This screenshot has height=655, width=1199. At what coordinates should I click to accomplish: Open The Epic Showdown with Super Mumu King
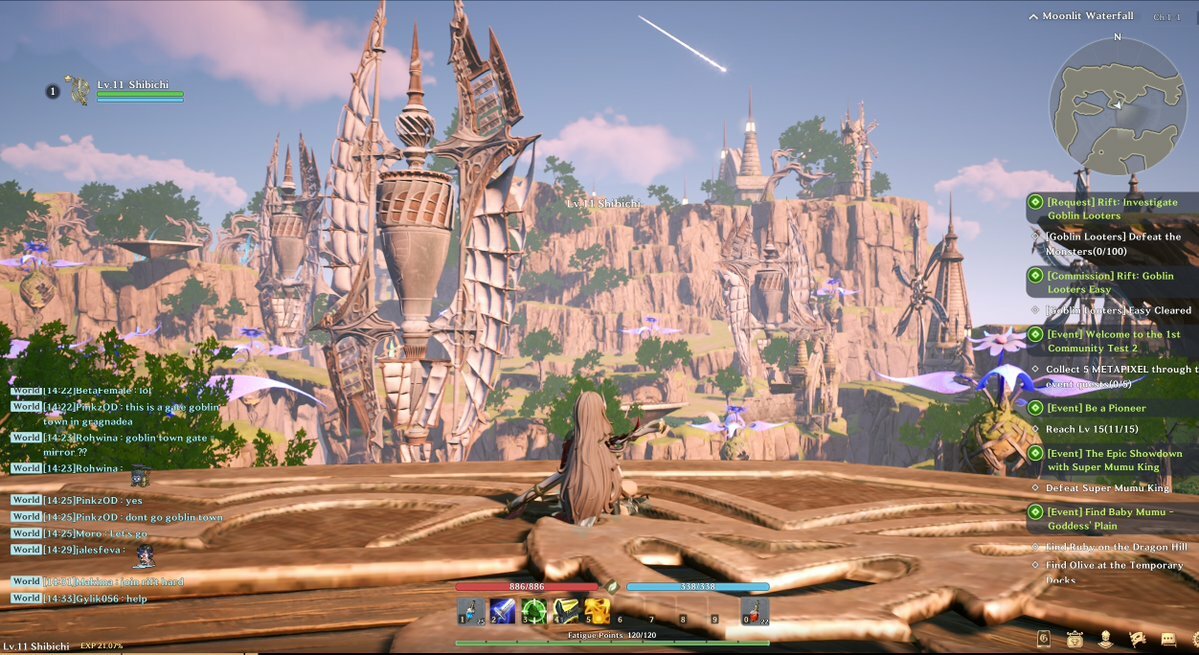1098,460
